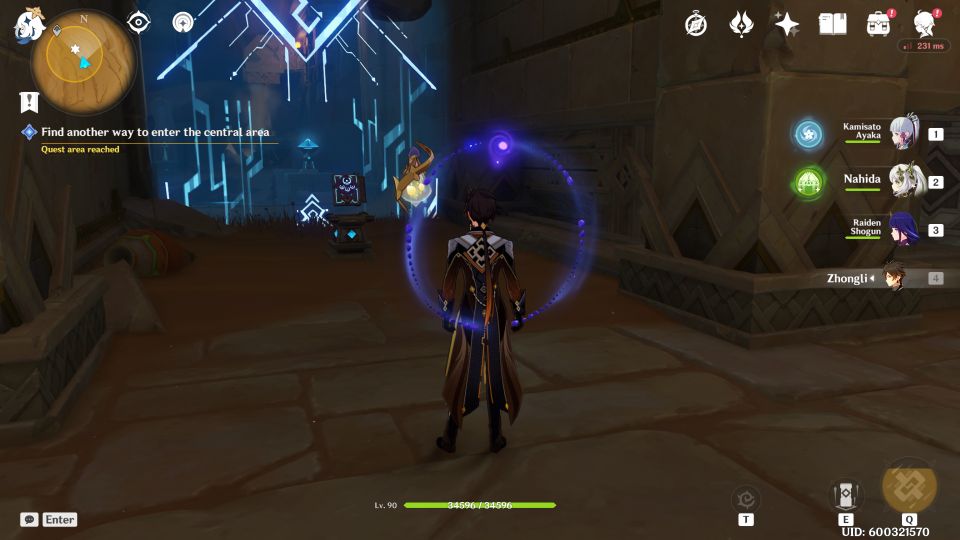Select the 'Find another way' quest tracker
Screen dimensions: 960x540
click(155, 132)
